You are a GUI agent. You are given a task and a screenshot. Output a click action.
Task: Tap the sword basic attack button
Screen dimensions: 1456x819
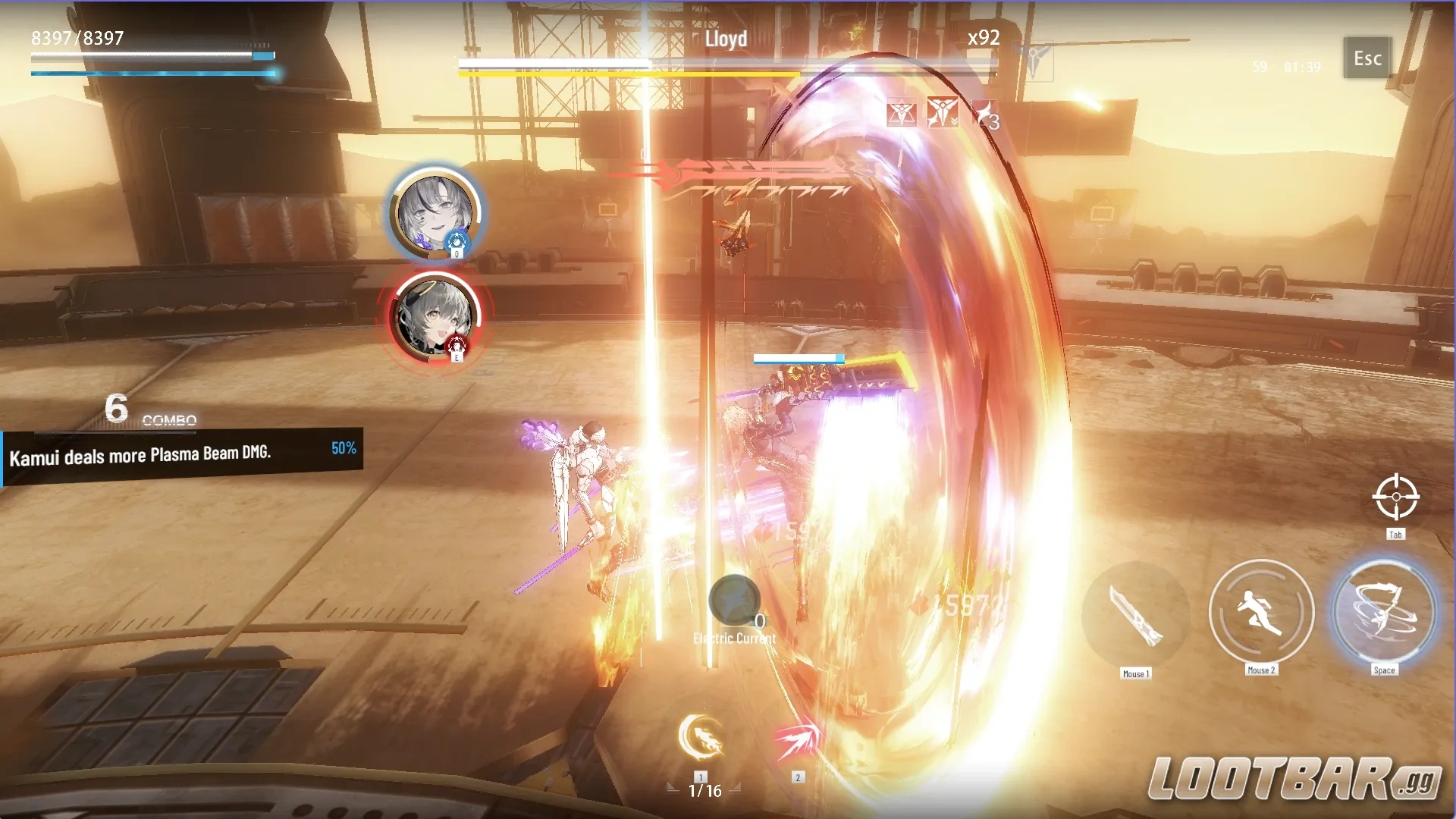click(1135, 614)
